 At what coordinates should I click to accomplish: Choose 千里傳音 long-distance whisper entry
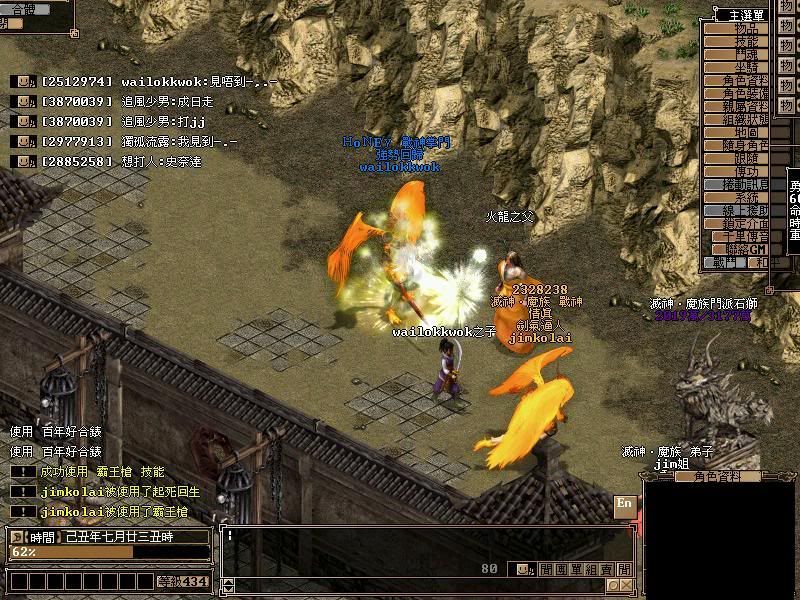(745, 236)
